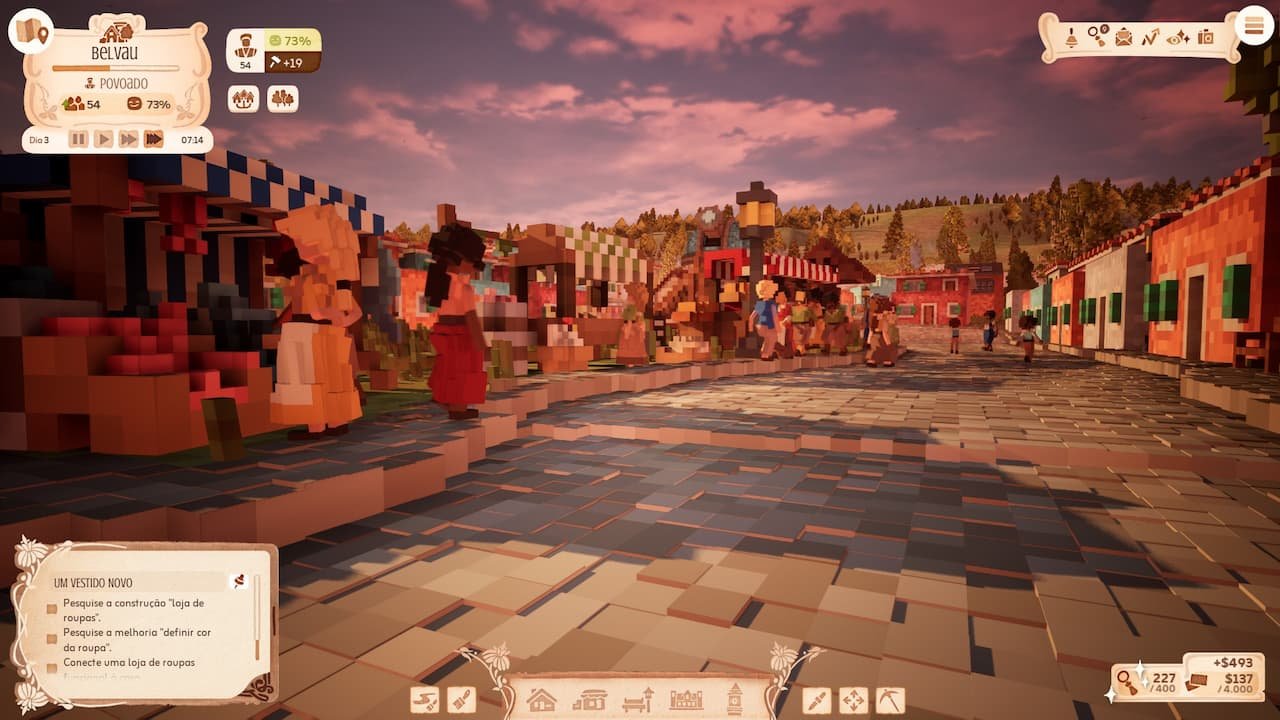Screen dimensions: 1280x720
Task: Open the clock tower monuments category
Action: 735,699
